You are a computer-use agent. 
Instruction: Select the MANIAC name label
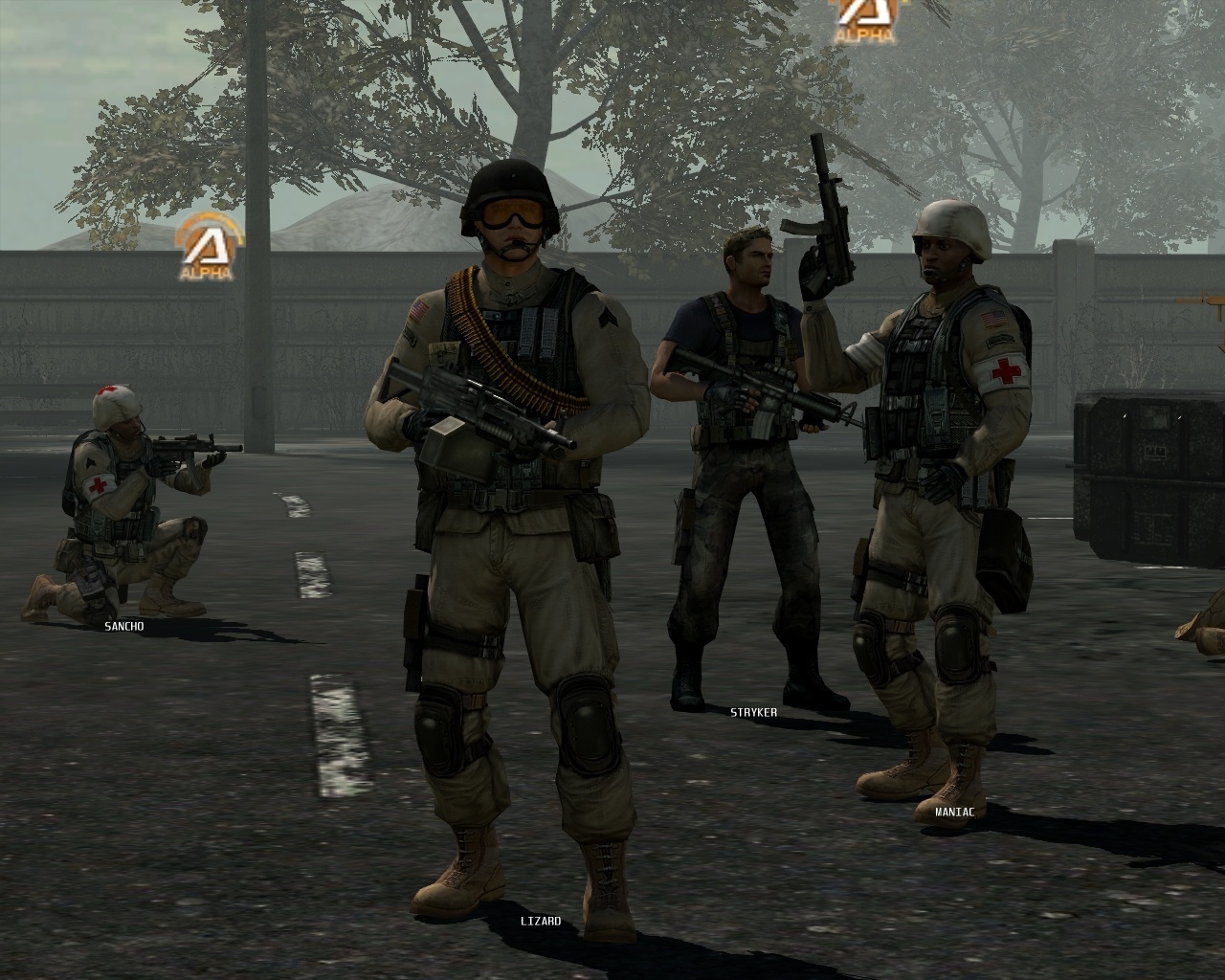coord(953,810)
